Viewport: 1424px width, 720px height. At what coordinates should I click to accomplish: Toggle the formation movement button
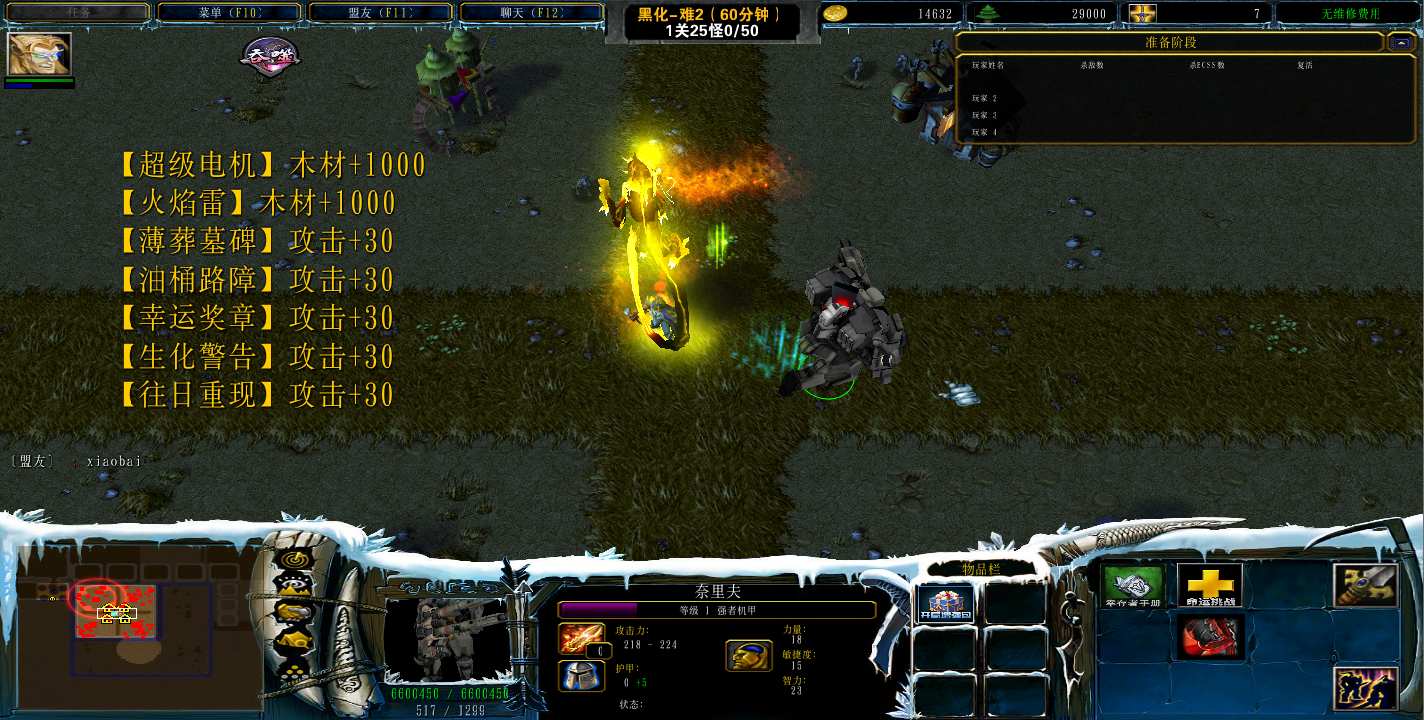coord(291,672)
